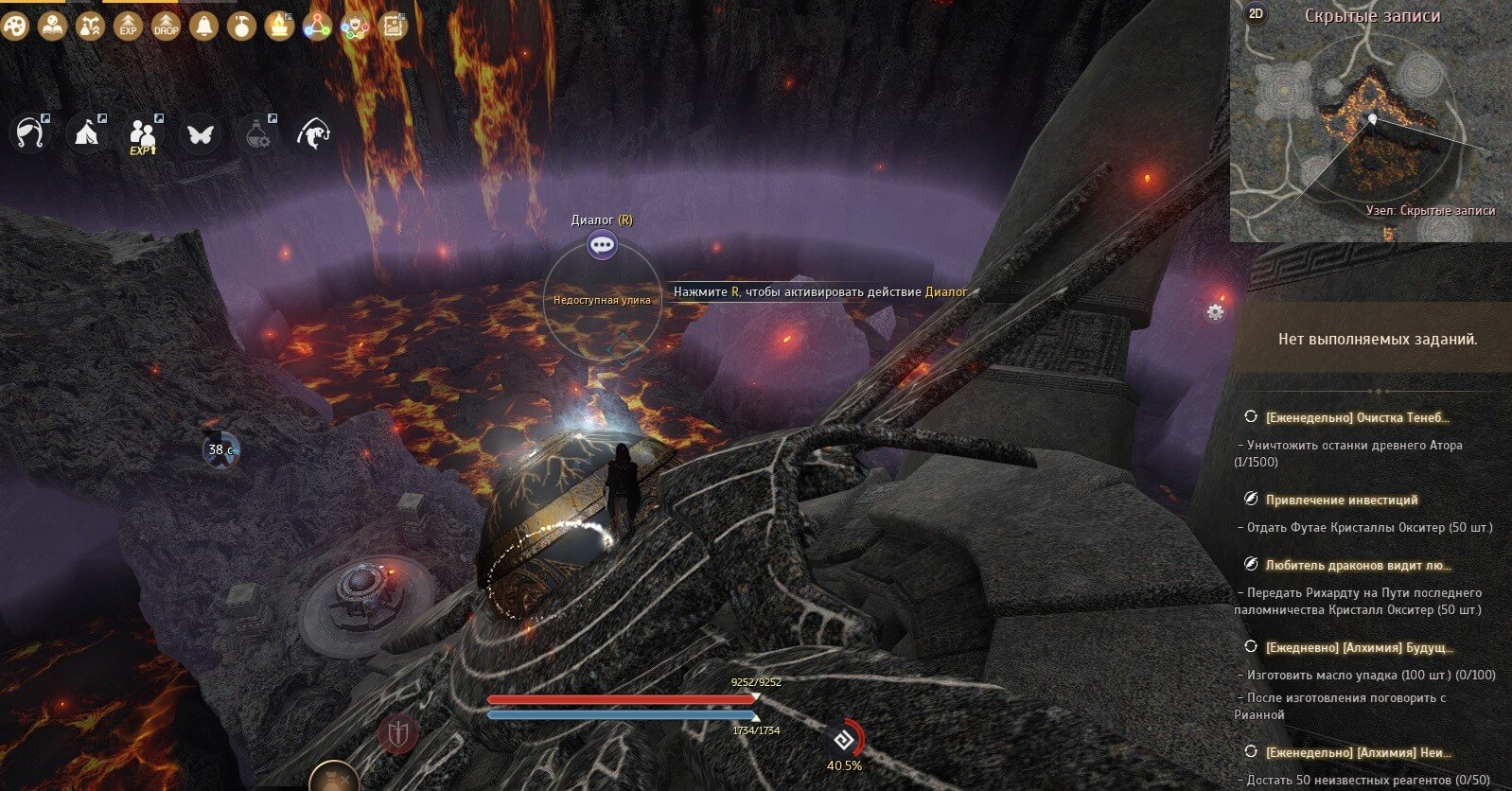The height and width of the screenshot is (791, 1512).
Task: Click the red shield and sword icon
Action: (397, 733)
